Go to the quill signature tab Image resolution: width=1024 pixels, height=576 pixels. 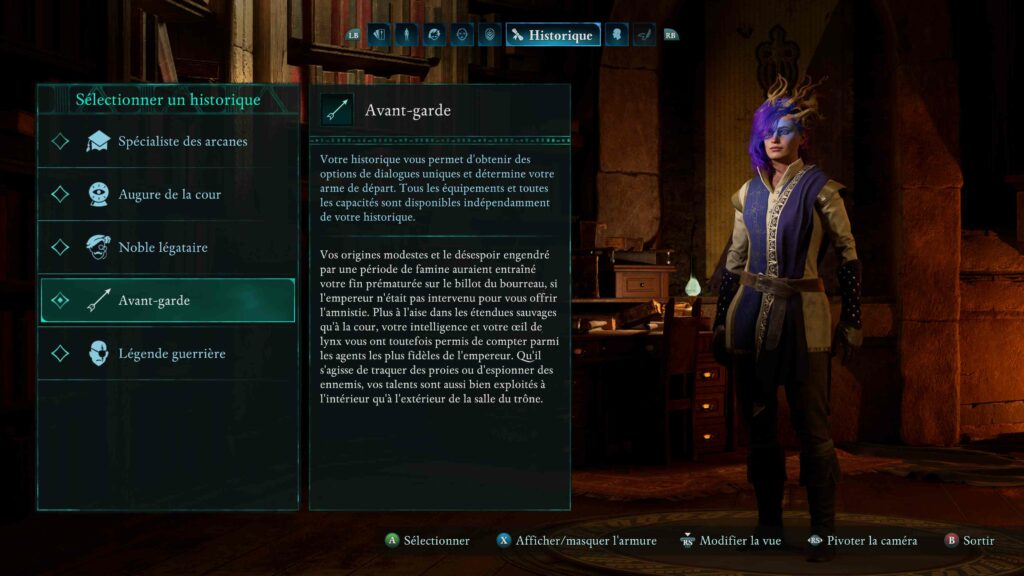tap(644, 35)
